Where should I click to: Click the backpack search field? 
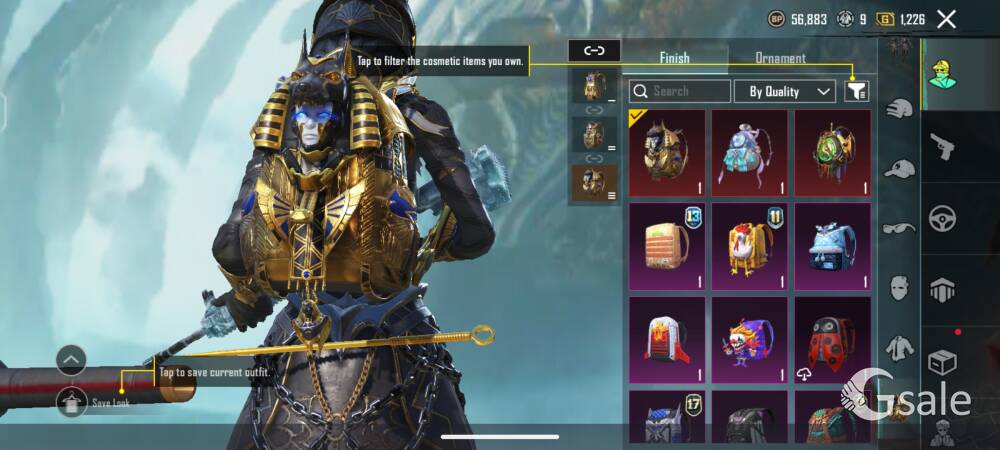coord(680,91)
